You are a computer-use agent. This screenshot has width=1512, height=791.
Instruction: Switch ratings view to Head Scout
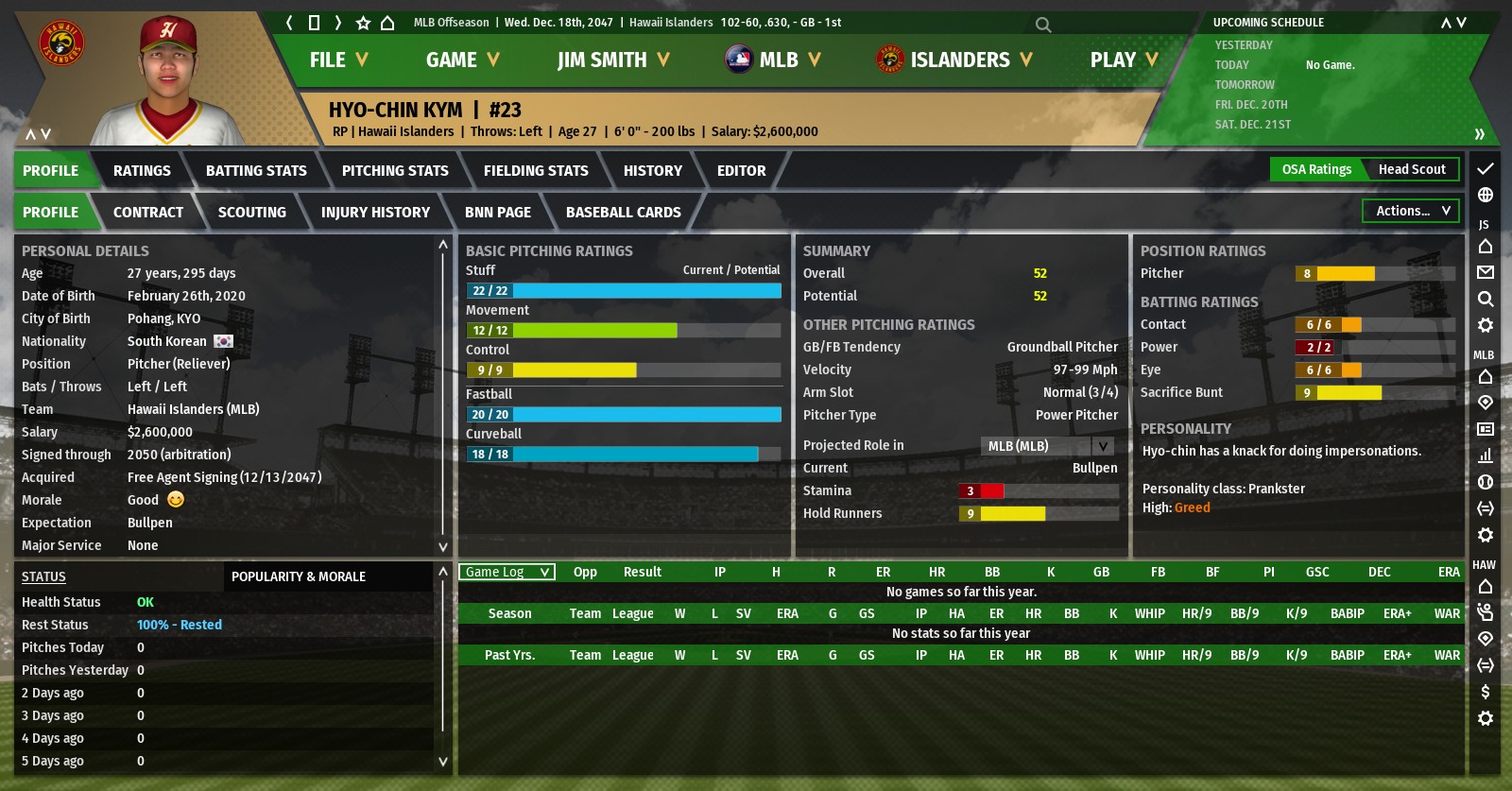(x=1412, y=170)
